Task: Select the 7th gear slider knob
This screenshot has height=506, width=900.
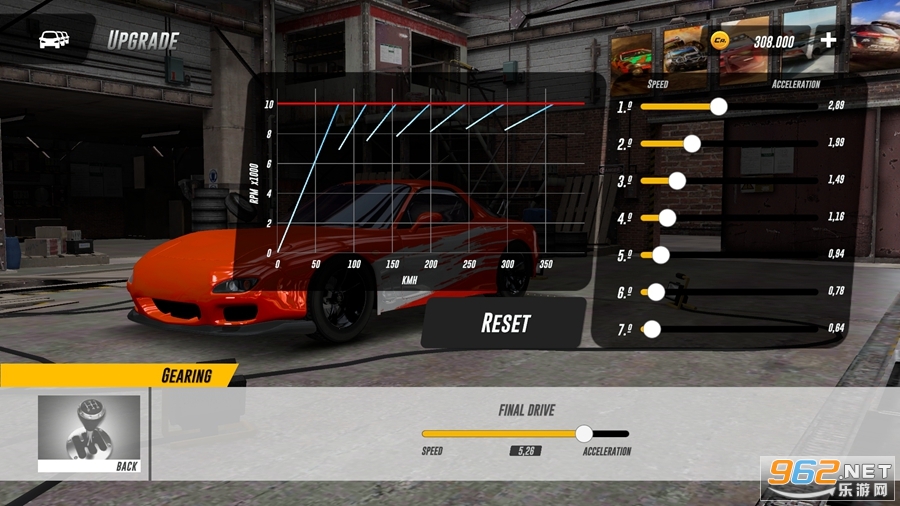Action: (x=652, y=328)
